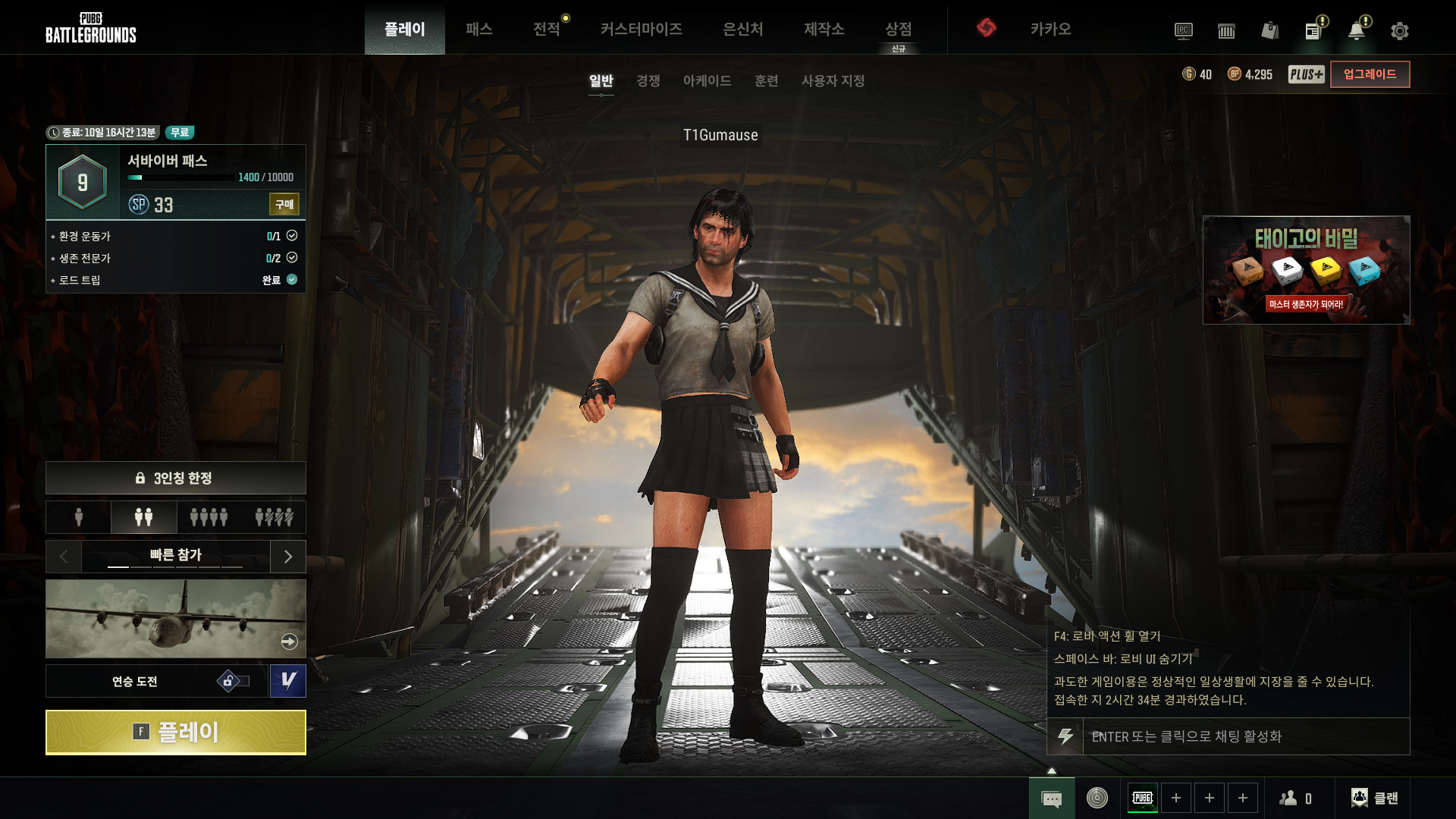Switch to 훈련 training mode
This screenshot has height=819, width=1456.
(x=766, y=80)
